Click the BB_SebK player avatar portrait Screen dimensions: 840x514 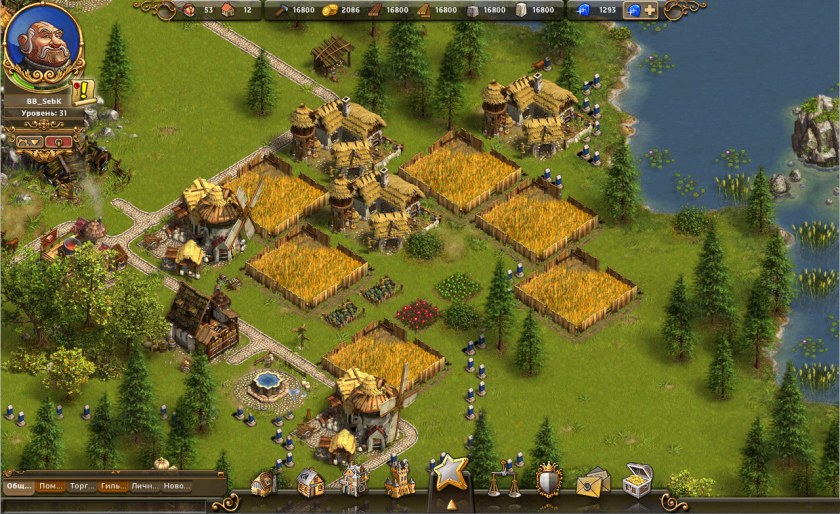pyautogui.click(x=42, y=44)
